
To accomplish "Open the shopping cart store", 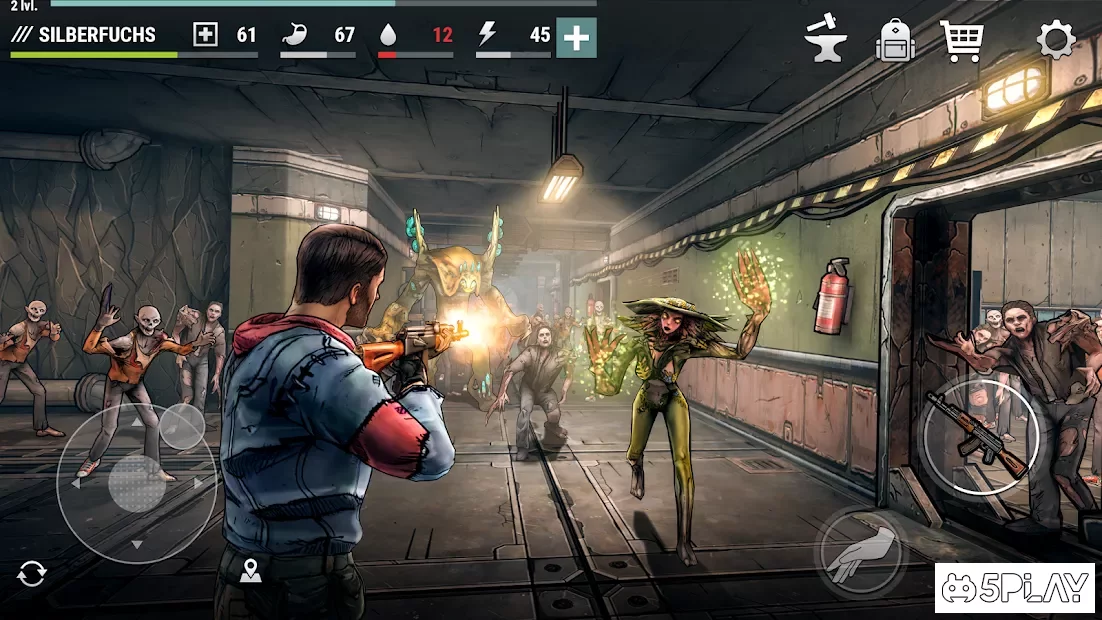I will [962, 41].
